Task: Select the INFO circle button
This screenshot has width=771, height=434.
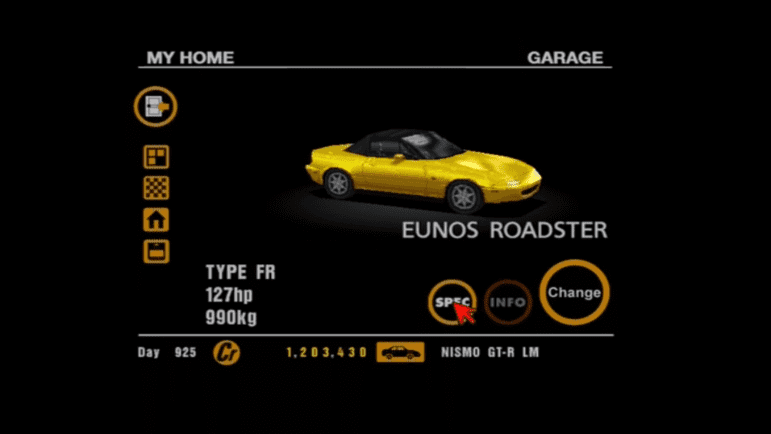Action: tap(508, 300)
